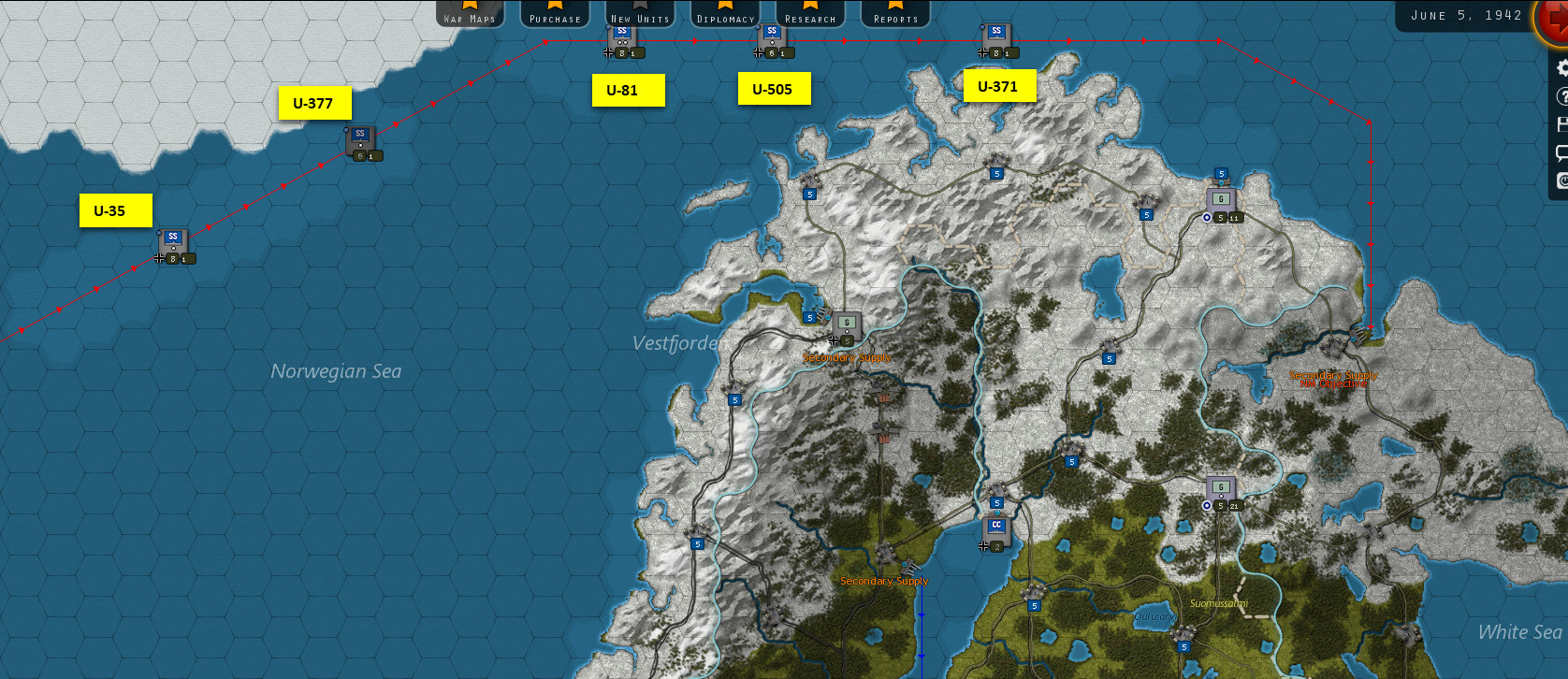This screenshot has width=1568, height=679.
Task: Select the U-35 submarine unit
Action: (173, 242)
